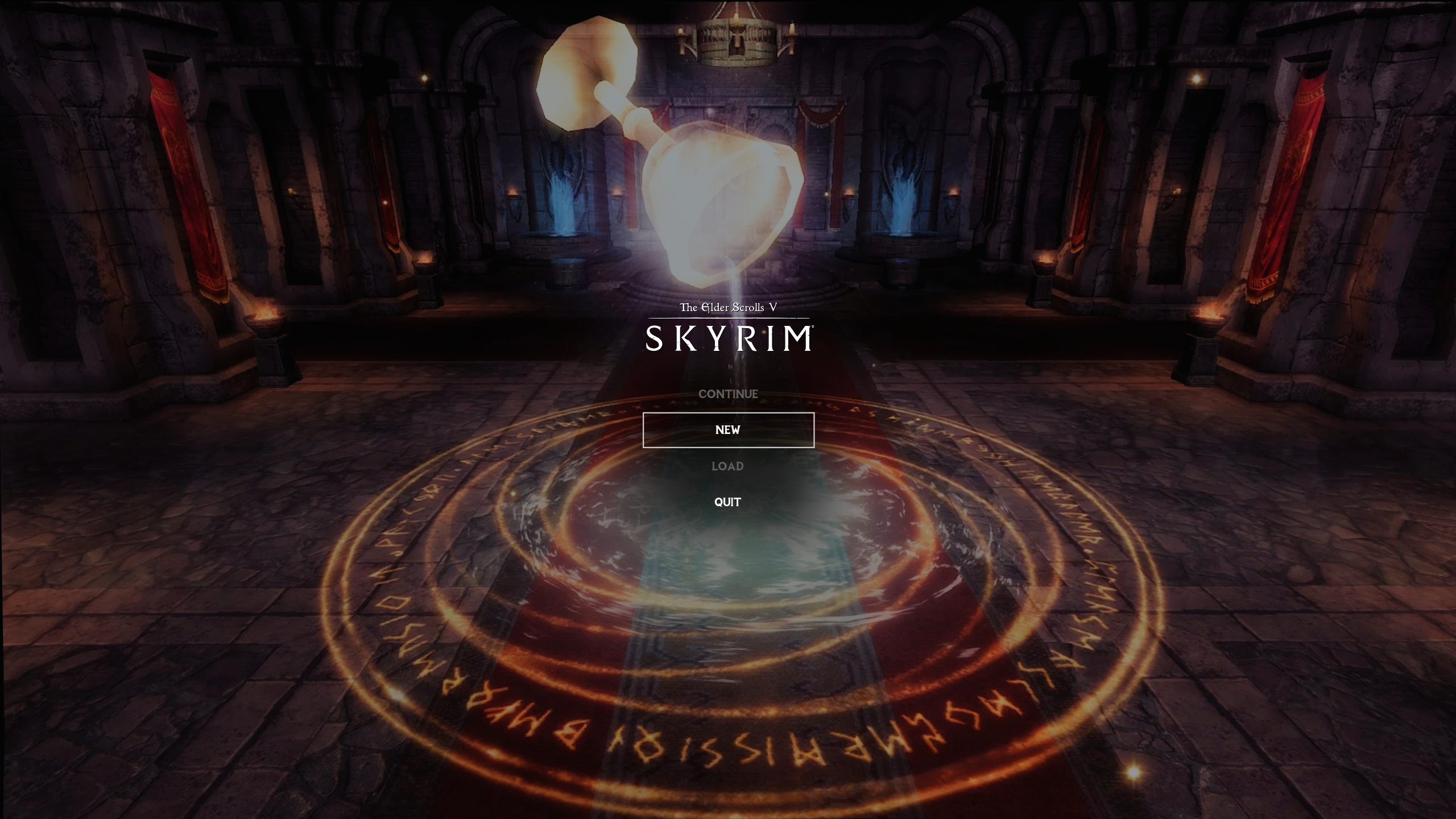Click the Elder Scrolls V subtitle text

[728, 307]
